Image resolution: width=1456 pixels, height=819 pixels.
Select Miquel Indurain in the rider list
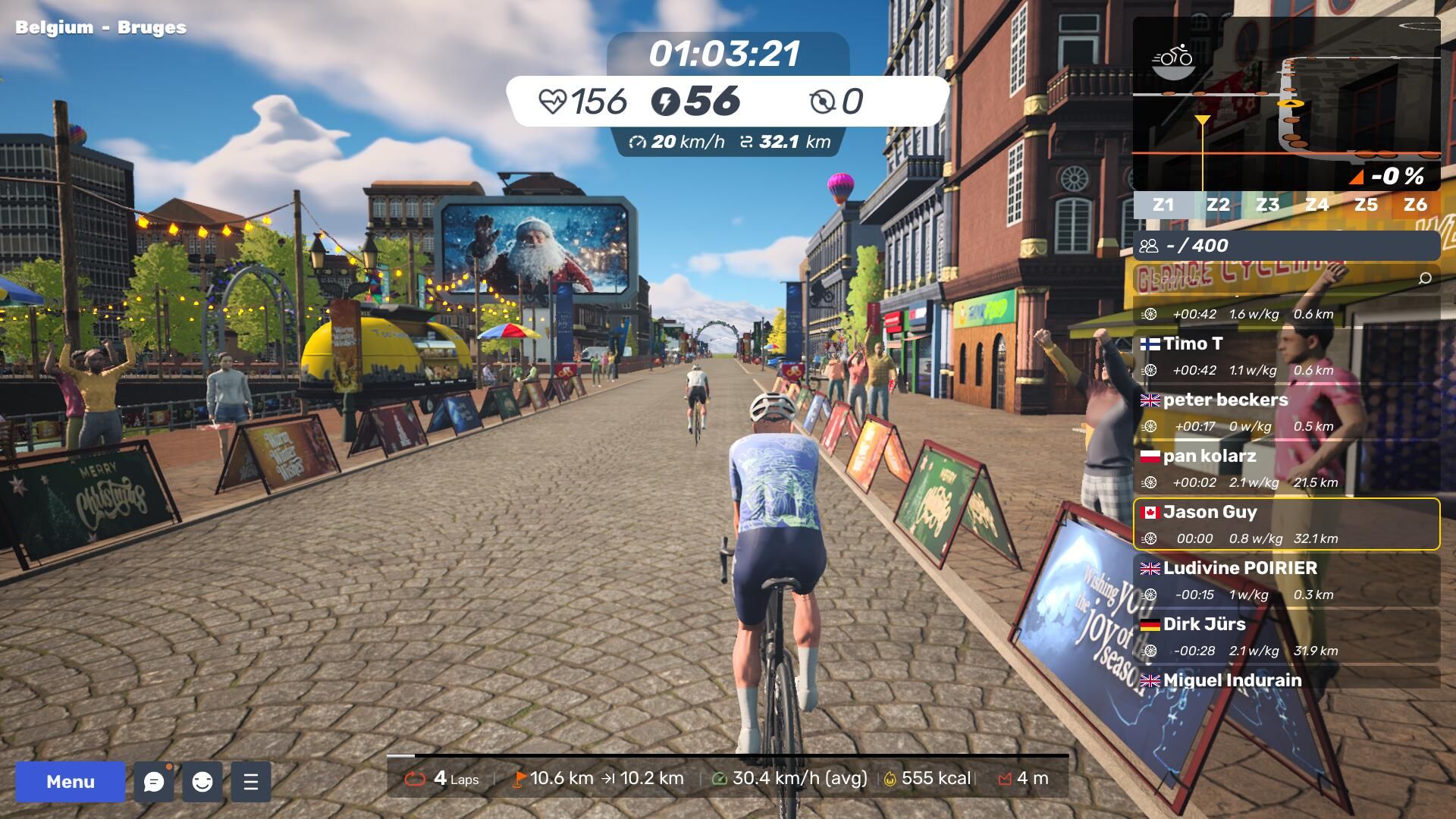pyautogui.click(x=1286, y=679)
